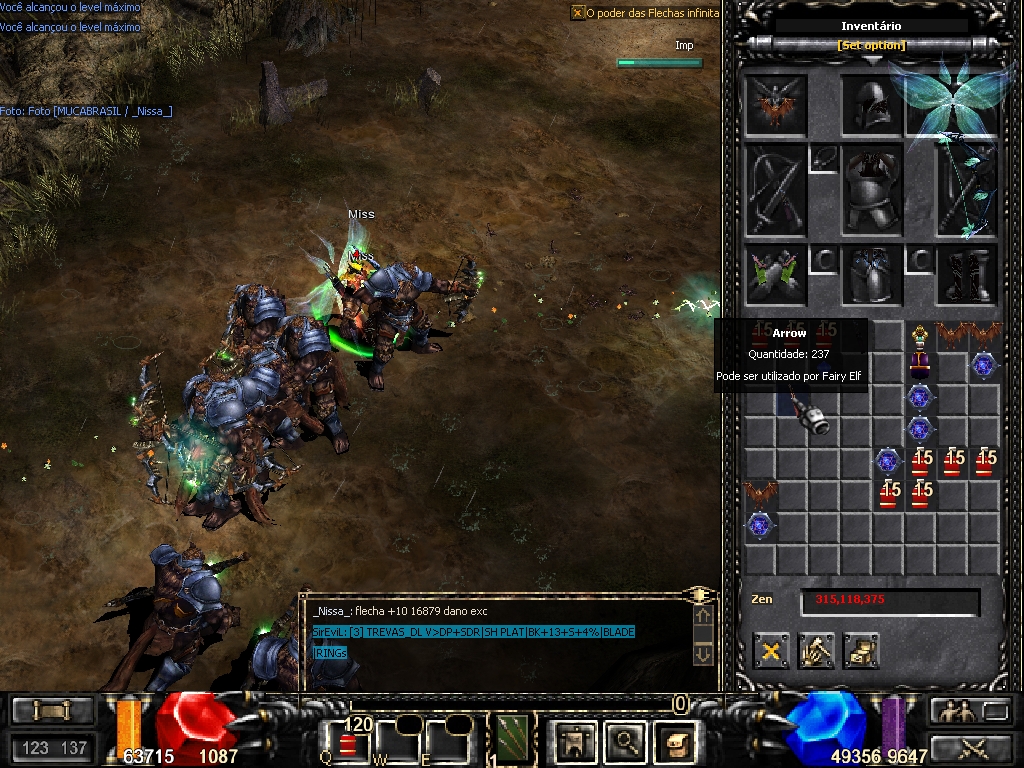
Task: Open the personal store chest button
Action: tap(861, 651)
